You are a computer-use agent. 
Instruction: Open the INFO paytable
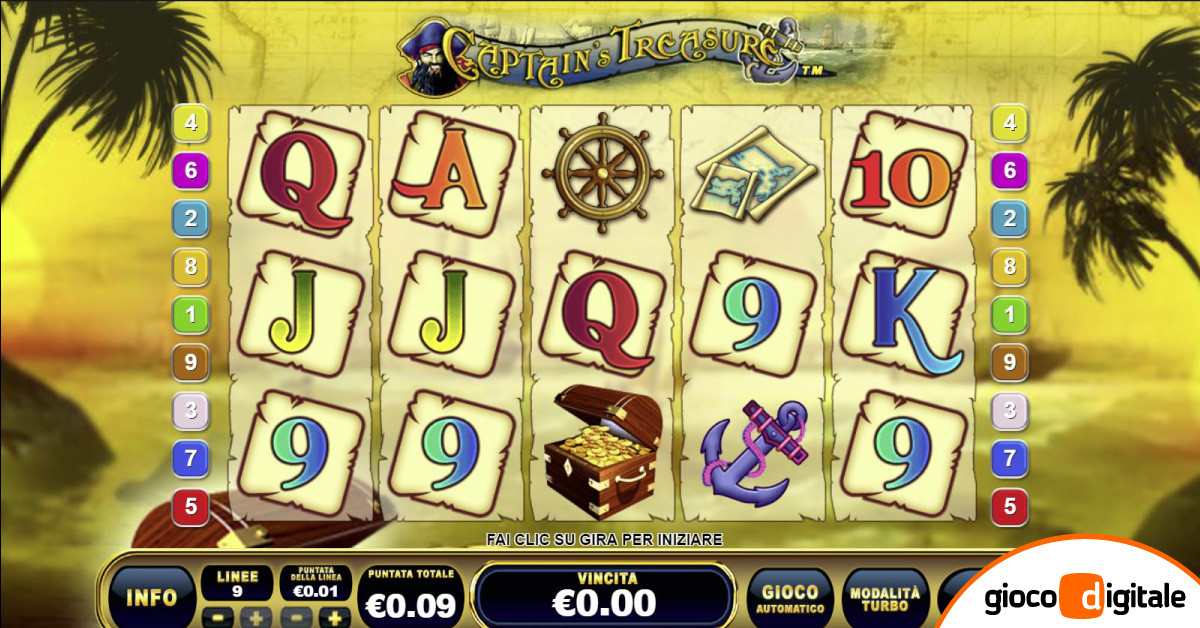(x=151, y=598)
